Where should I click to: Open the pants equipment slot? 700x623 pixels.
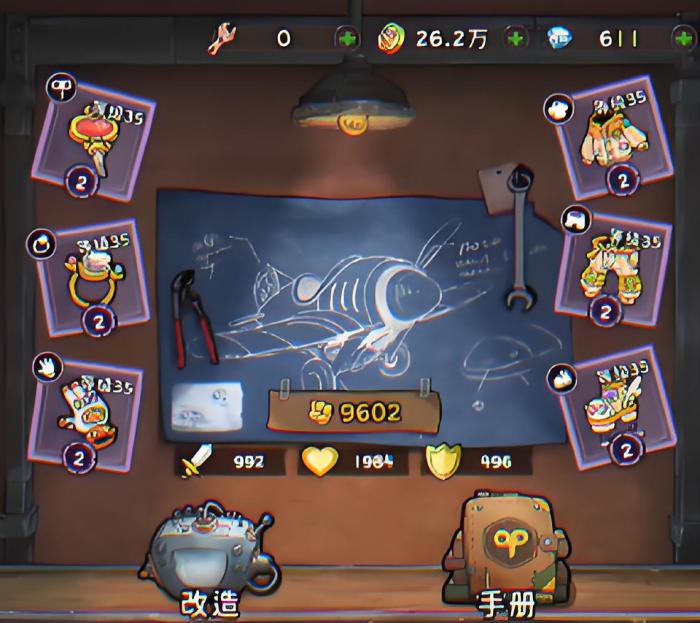pyautogui.click(x=611, y=267)
